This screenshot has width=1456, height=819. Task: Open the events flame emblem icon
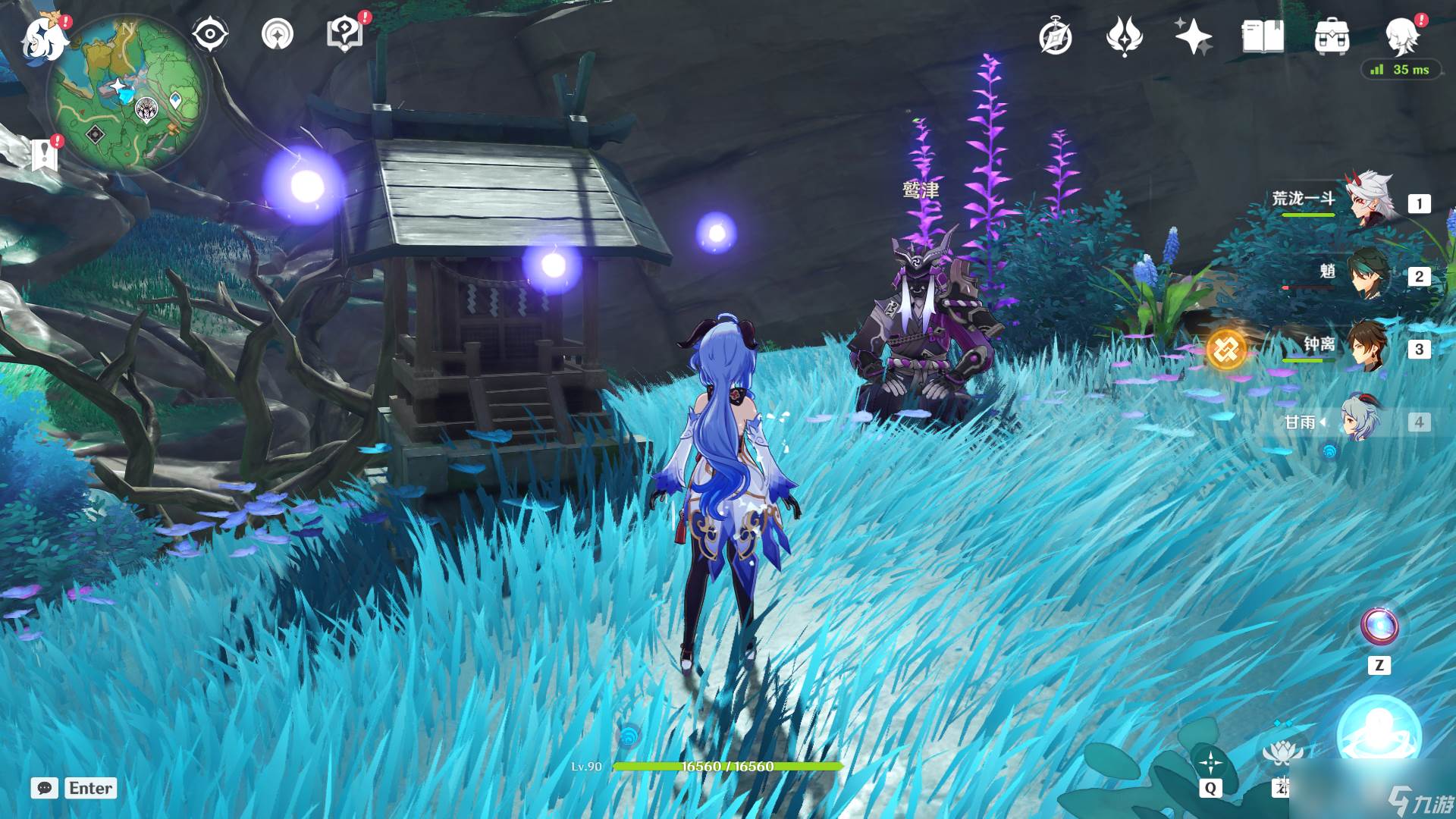1124,37
